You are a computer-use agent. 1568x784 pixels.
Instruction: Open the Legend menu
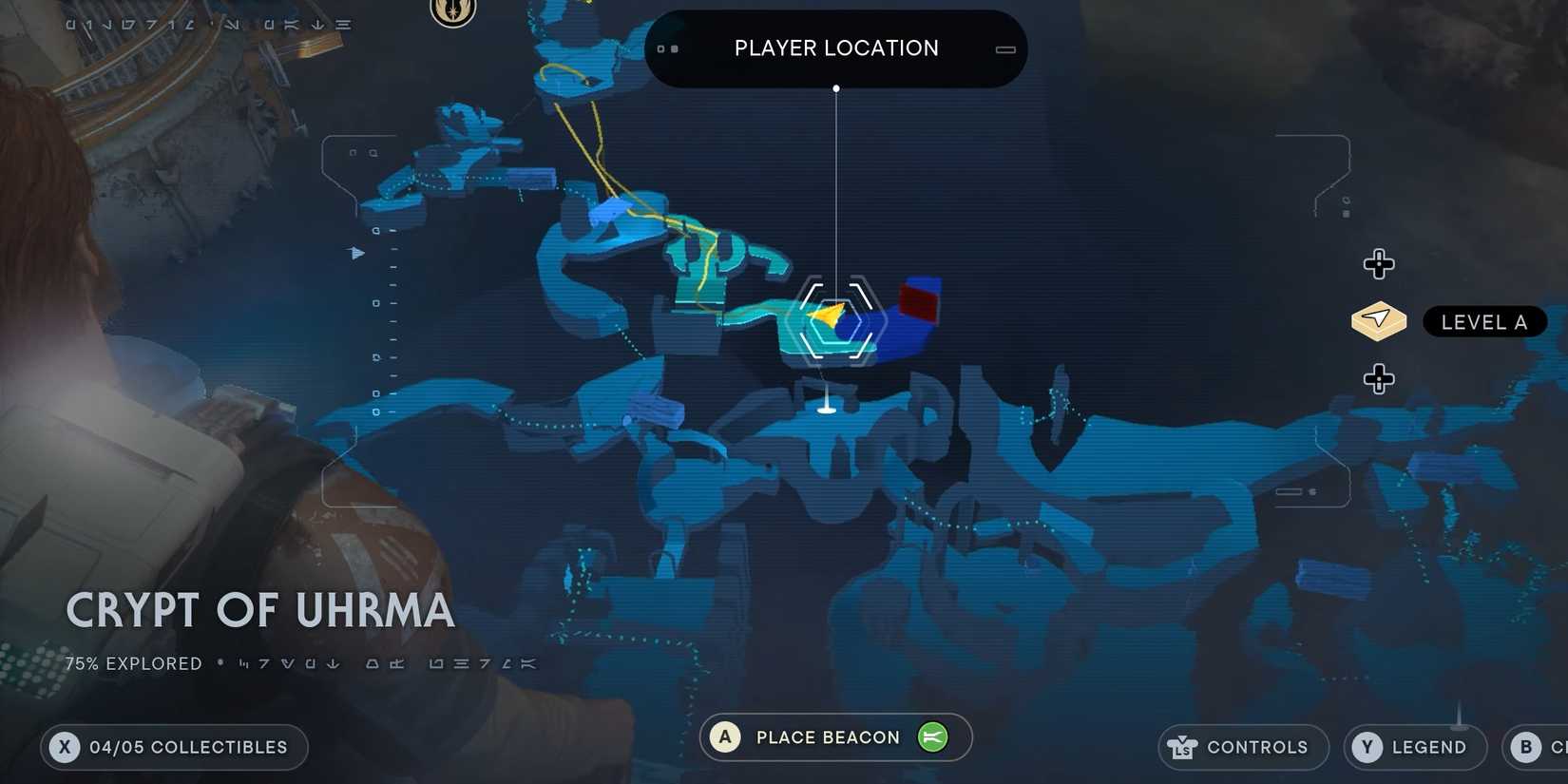click(x=1416, y=748)
